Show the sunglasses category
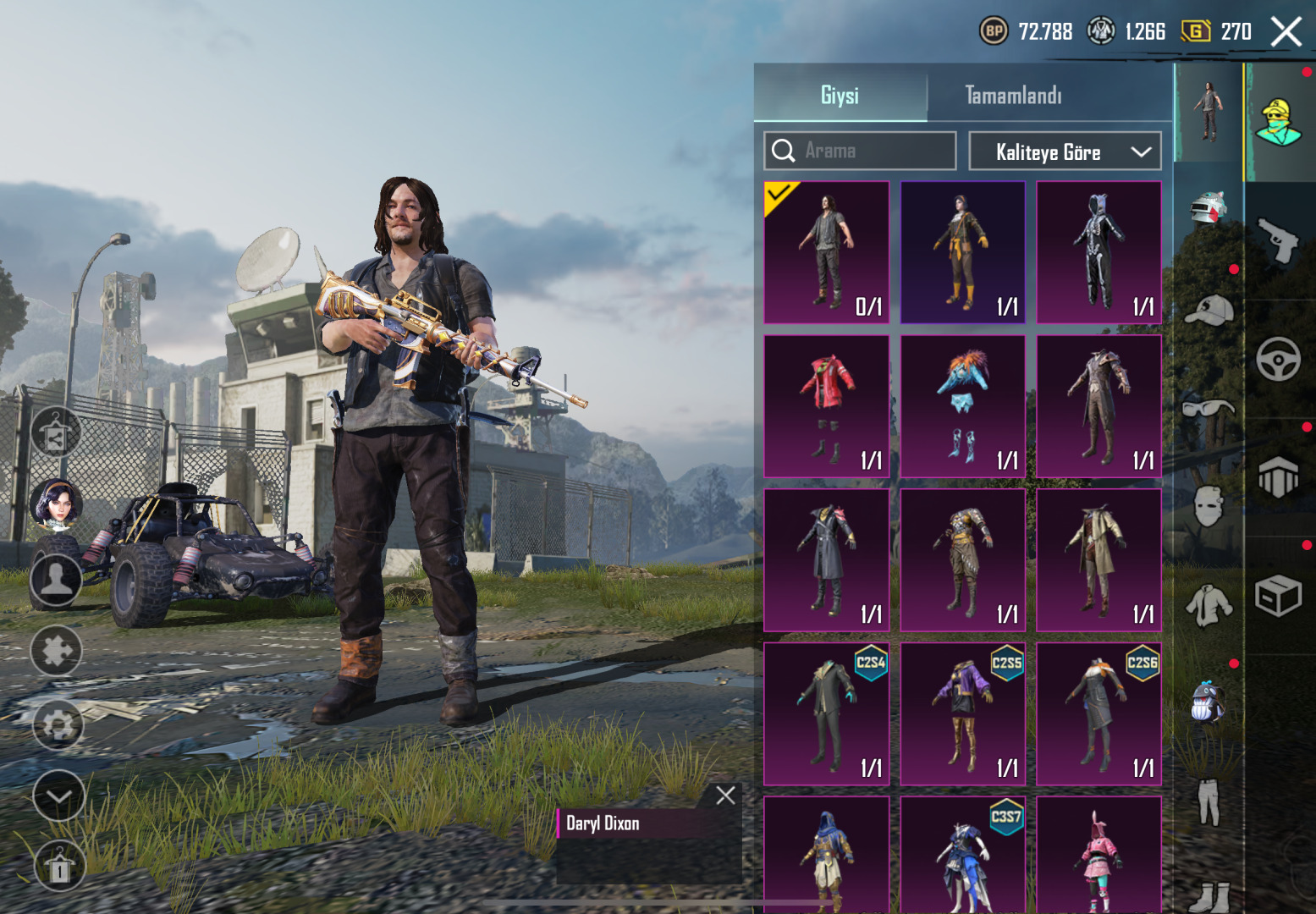This screenshot has width=1316, height=914. (x=1208, y=410)
